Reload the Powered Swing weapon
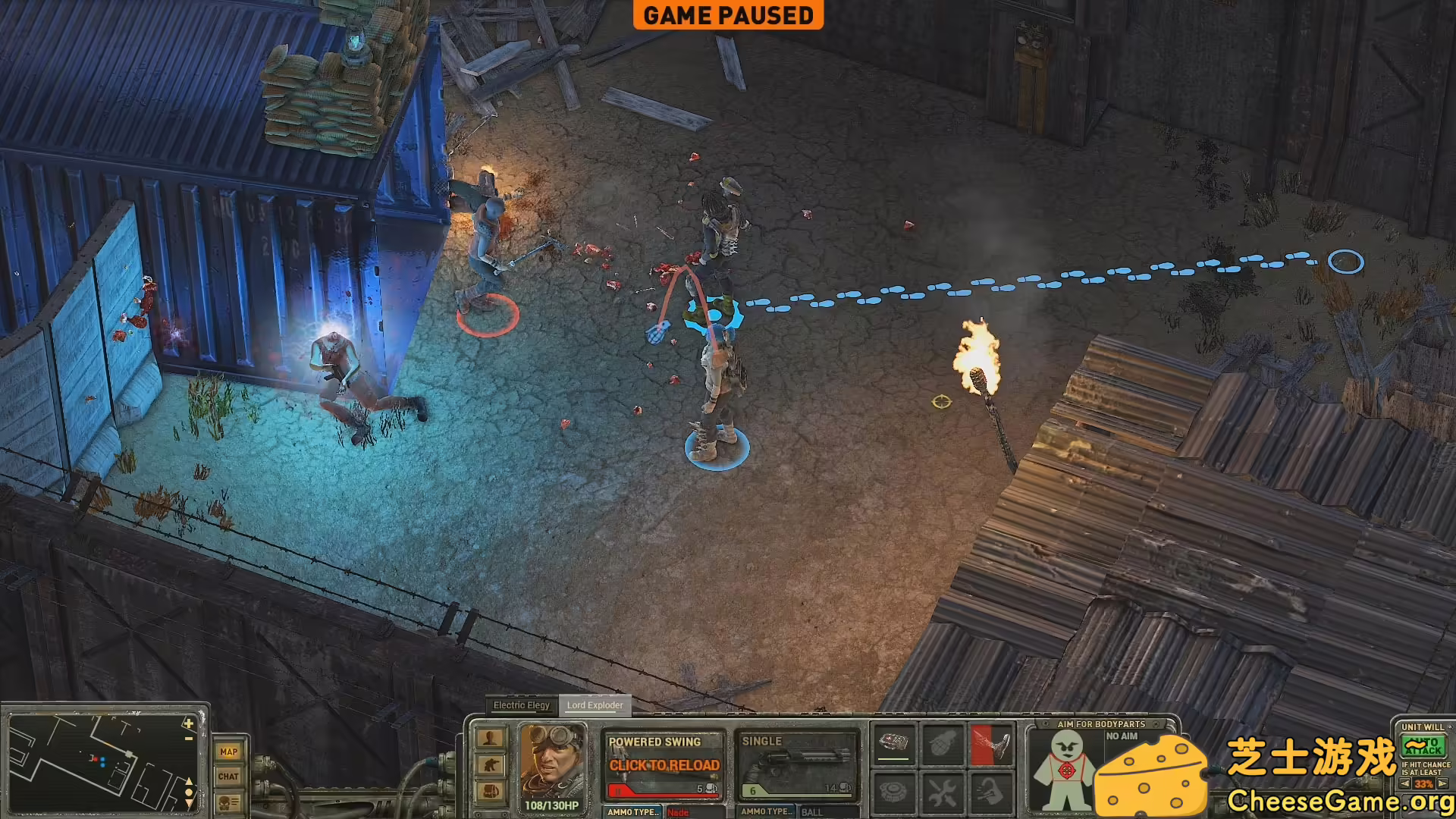1456x819 pixels. pos(664,766)
